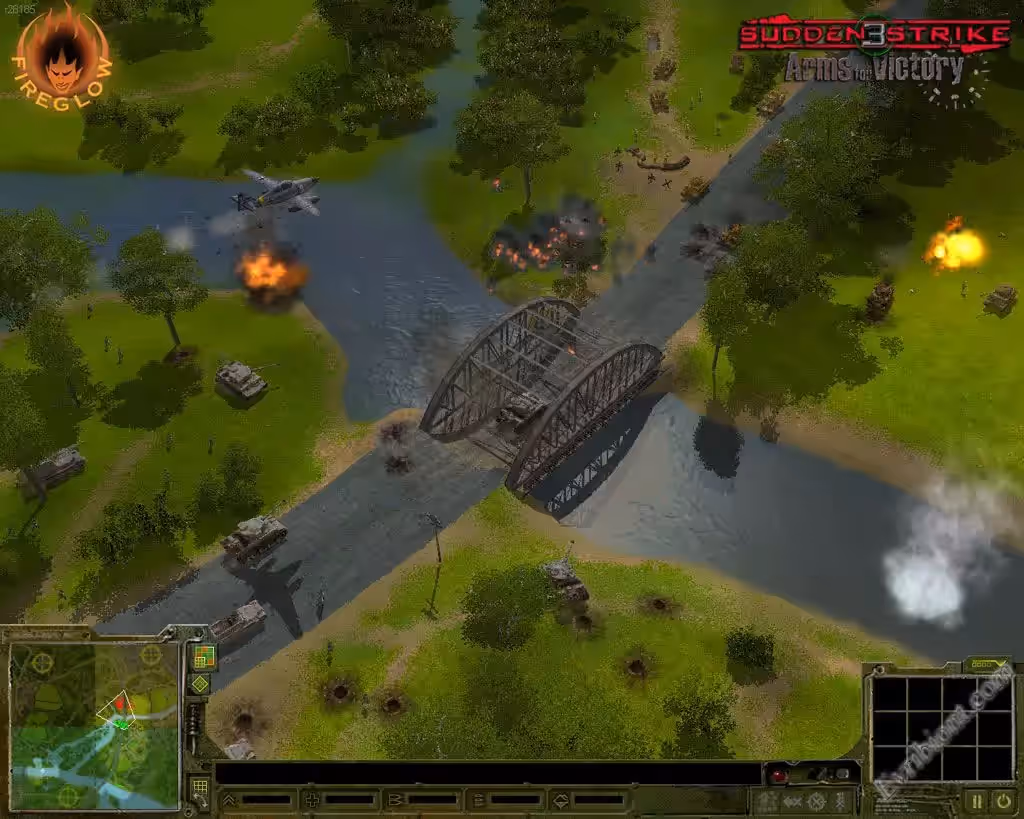Click the red indicator light button
This screenshot has height=819, width=1024.
(778, 775)
